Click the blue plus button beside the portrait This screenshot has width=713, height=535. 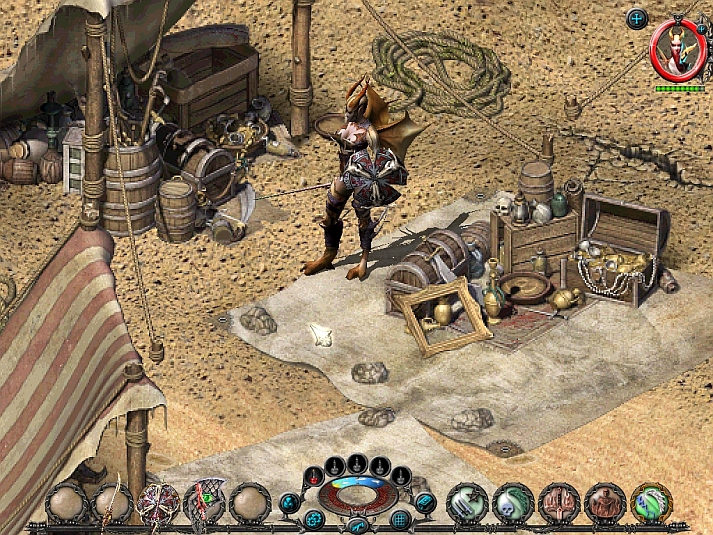click(637, 18)
